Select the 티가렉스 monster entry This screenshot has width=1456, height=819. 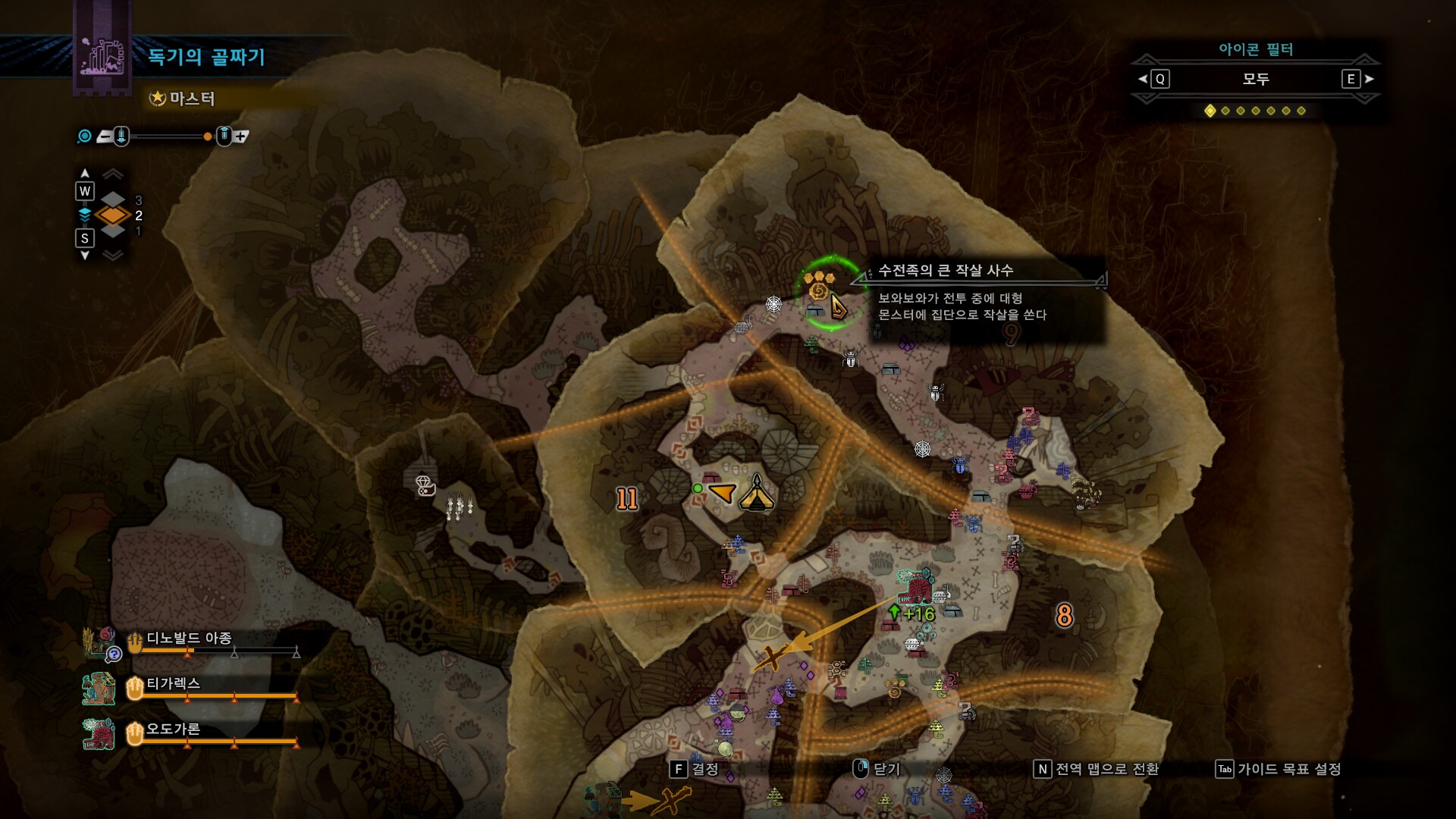173,684
